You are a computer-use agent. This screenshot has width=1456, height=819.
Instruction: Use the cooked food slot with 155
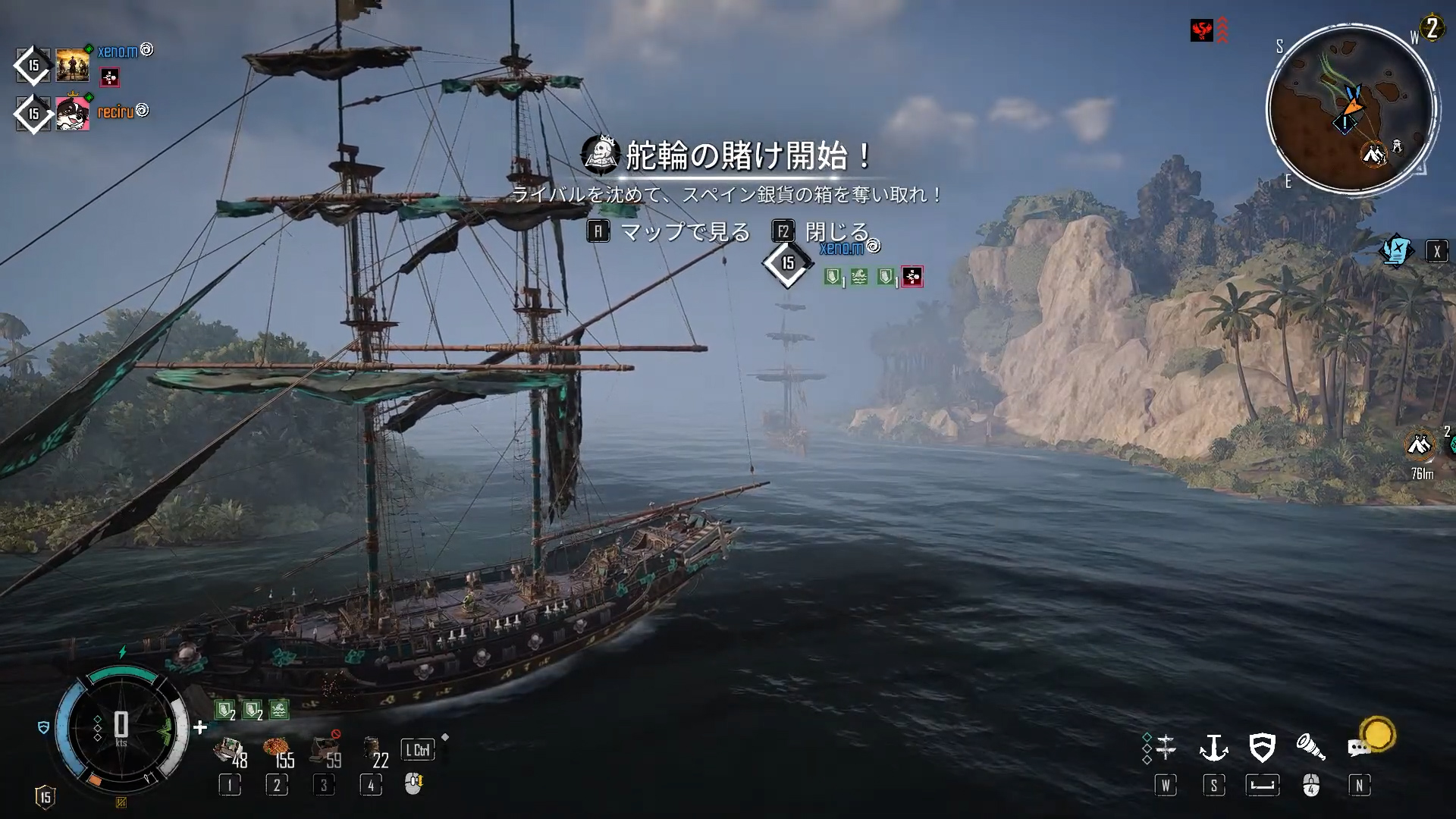pos(278,751)
